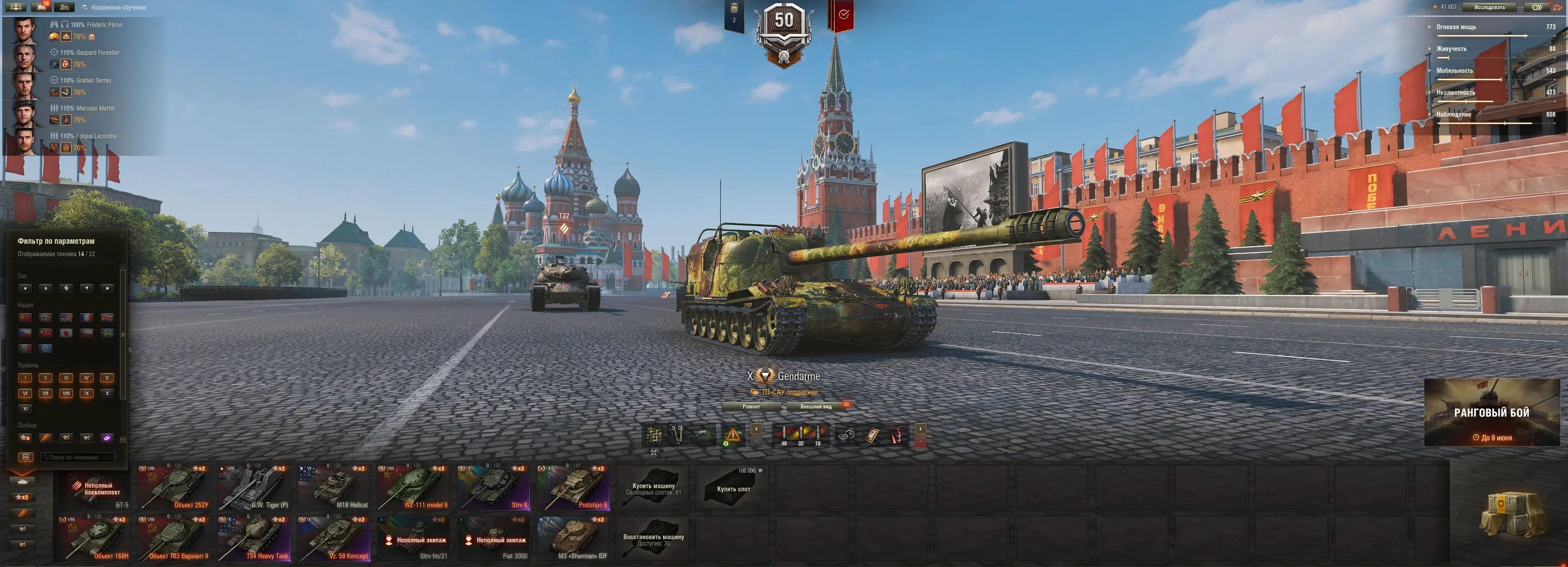Click Купить машину to buy a vehicle
Screen dimensions: 1568x567
[x=653, y=488]
